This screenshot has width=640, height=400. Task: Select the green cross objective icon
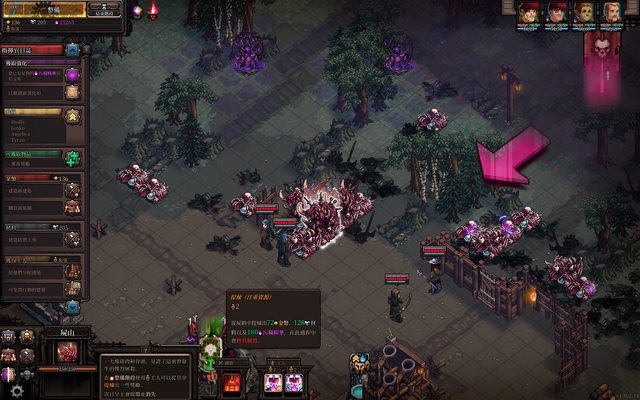(x=72, y=157)
